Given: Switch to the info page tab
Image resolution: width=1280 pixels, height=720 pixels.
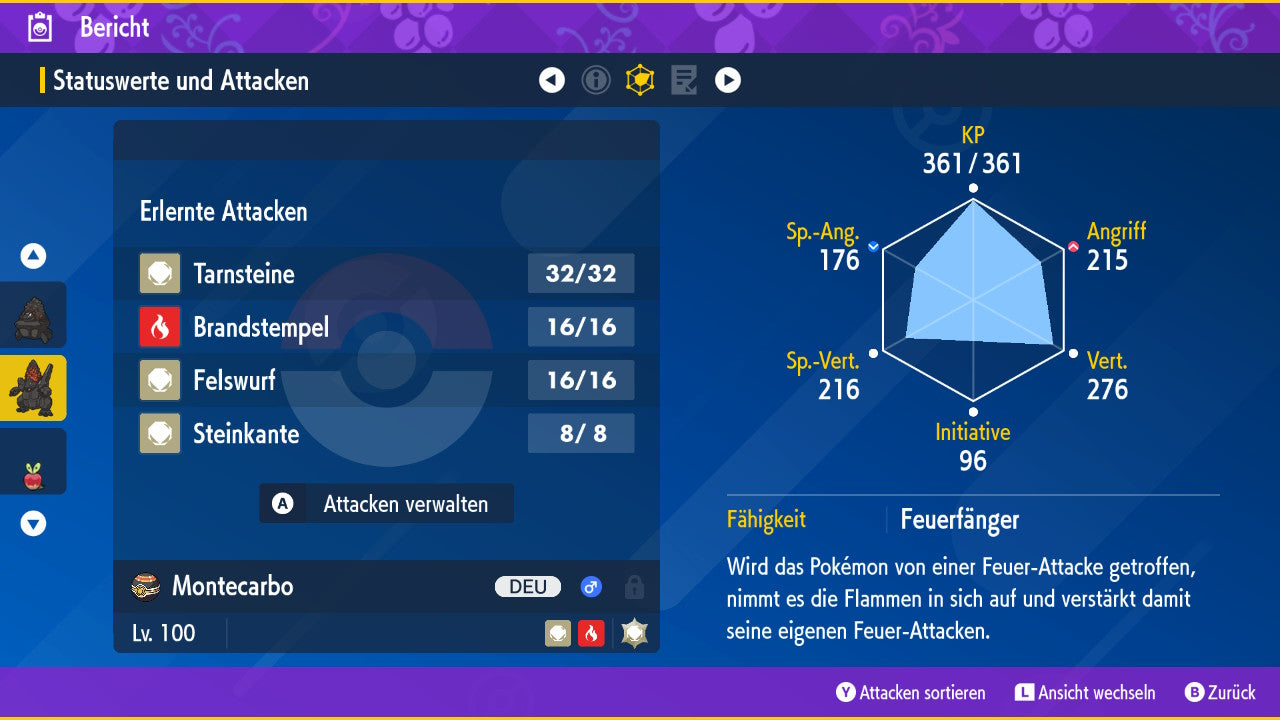Looking at the screenshot, I should point(596,80).
